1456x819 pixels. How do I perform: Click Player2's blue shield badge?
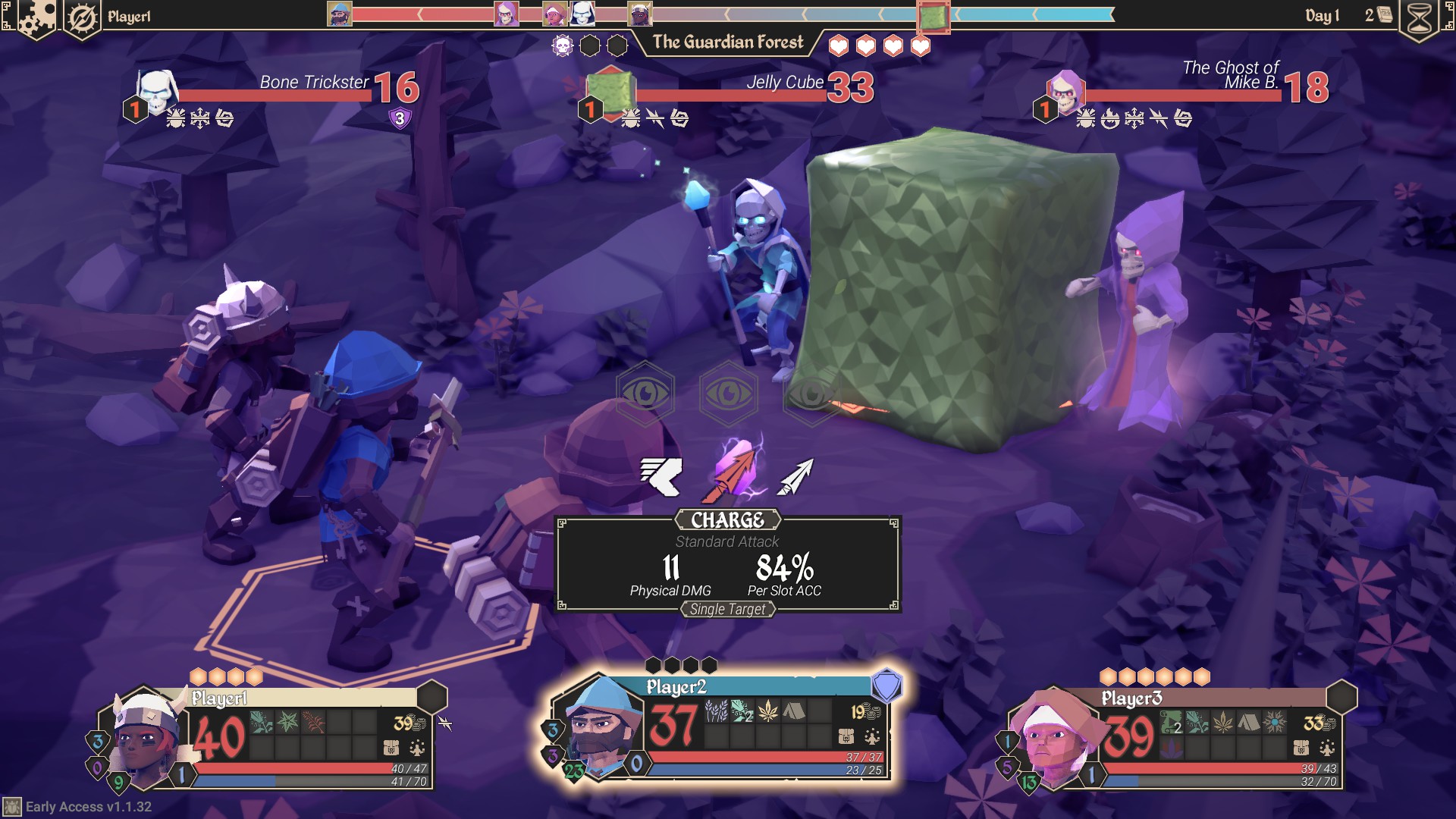[886, 686]
